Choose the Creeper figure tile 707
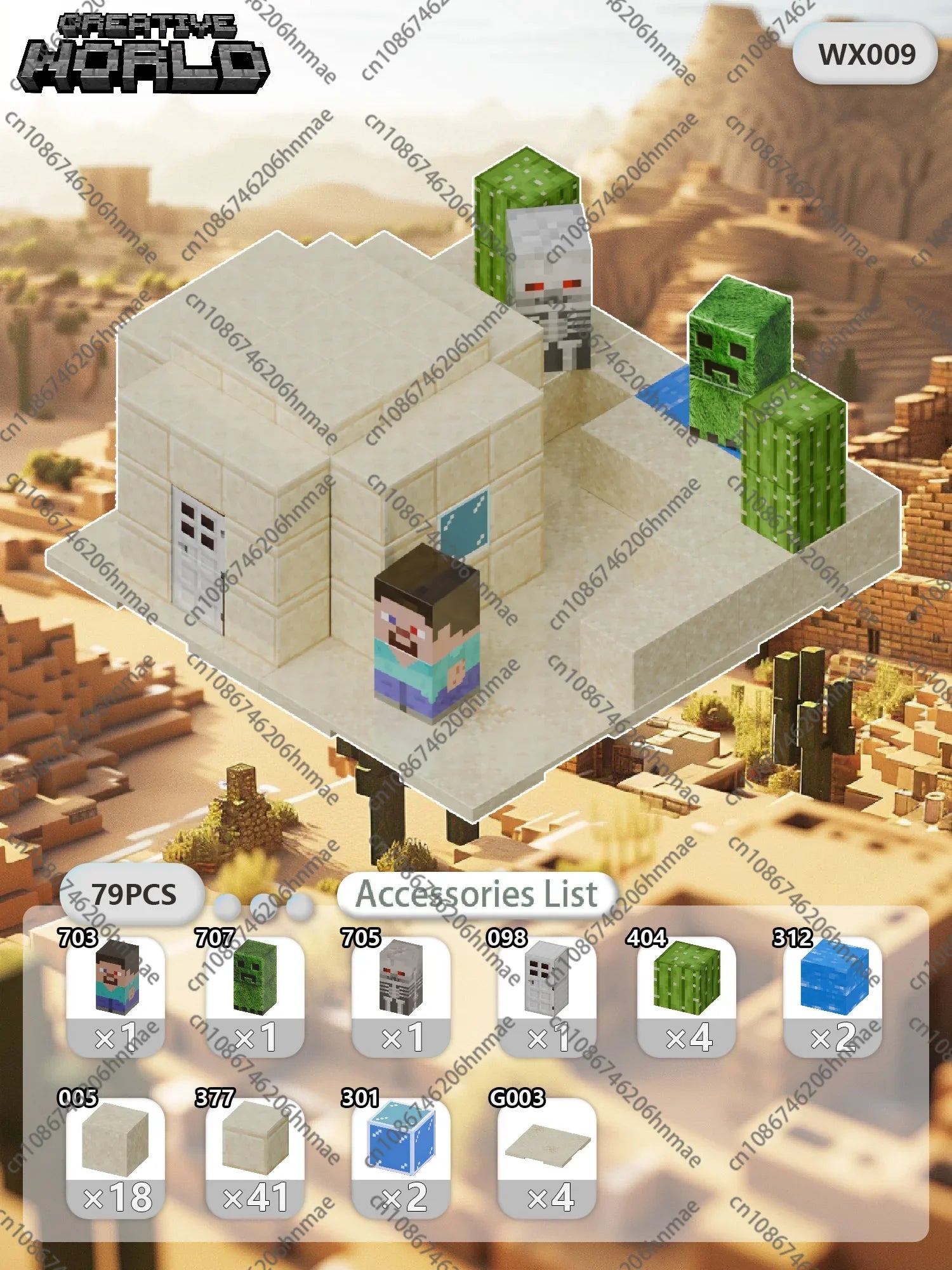The image size is (952, 1270). [x=255, y=994]
